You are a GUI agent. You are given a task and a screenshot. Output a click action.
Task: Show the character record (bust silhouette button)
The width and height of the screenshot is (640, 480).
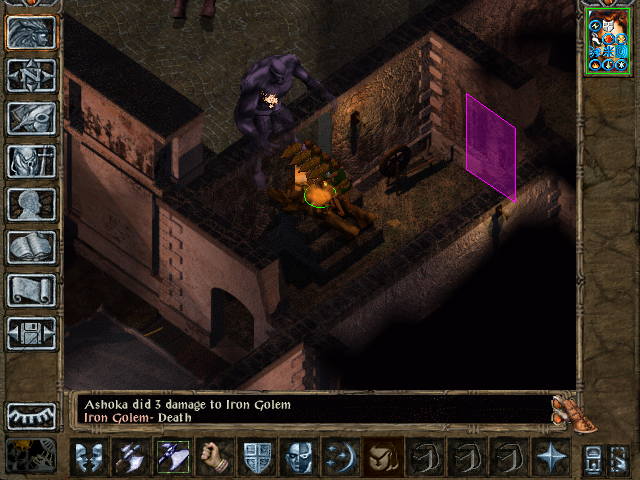coord(32,204)
